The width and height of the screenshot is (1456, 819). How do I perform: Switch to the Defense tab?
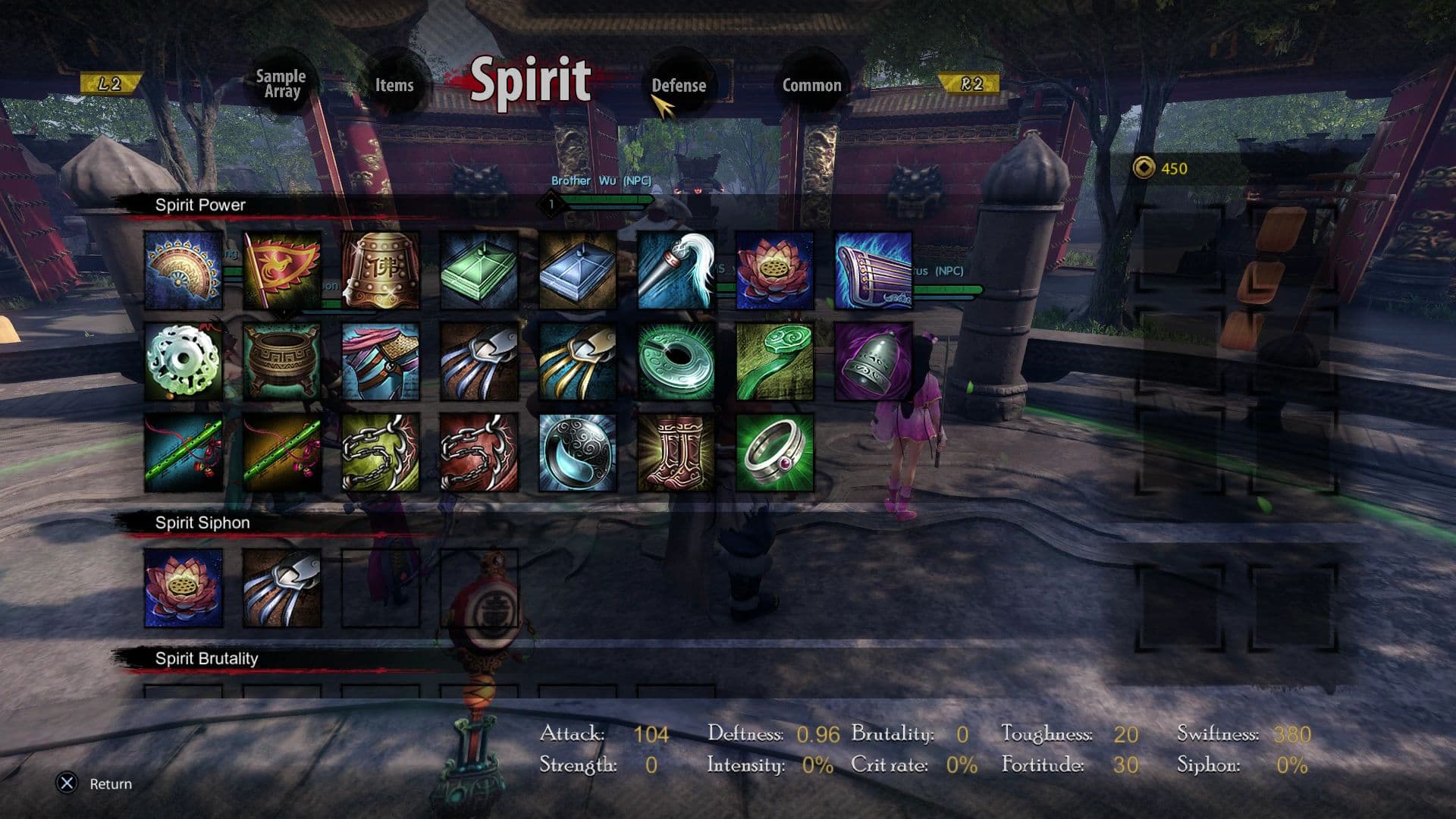[680, 86]
